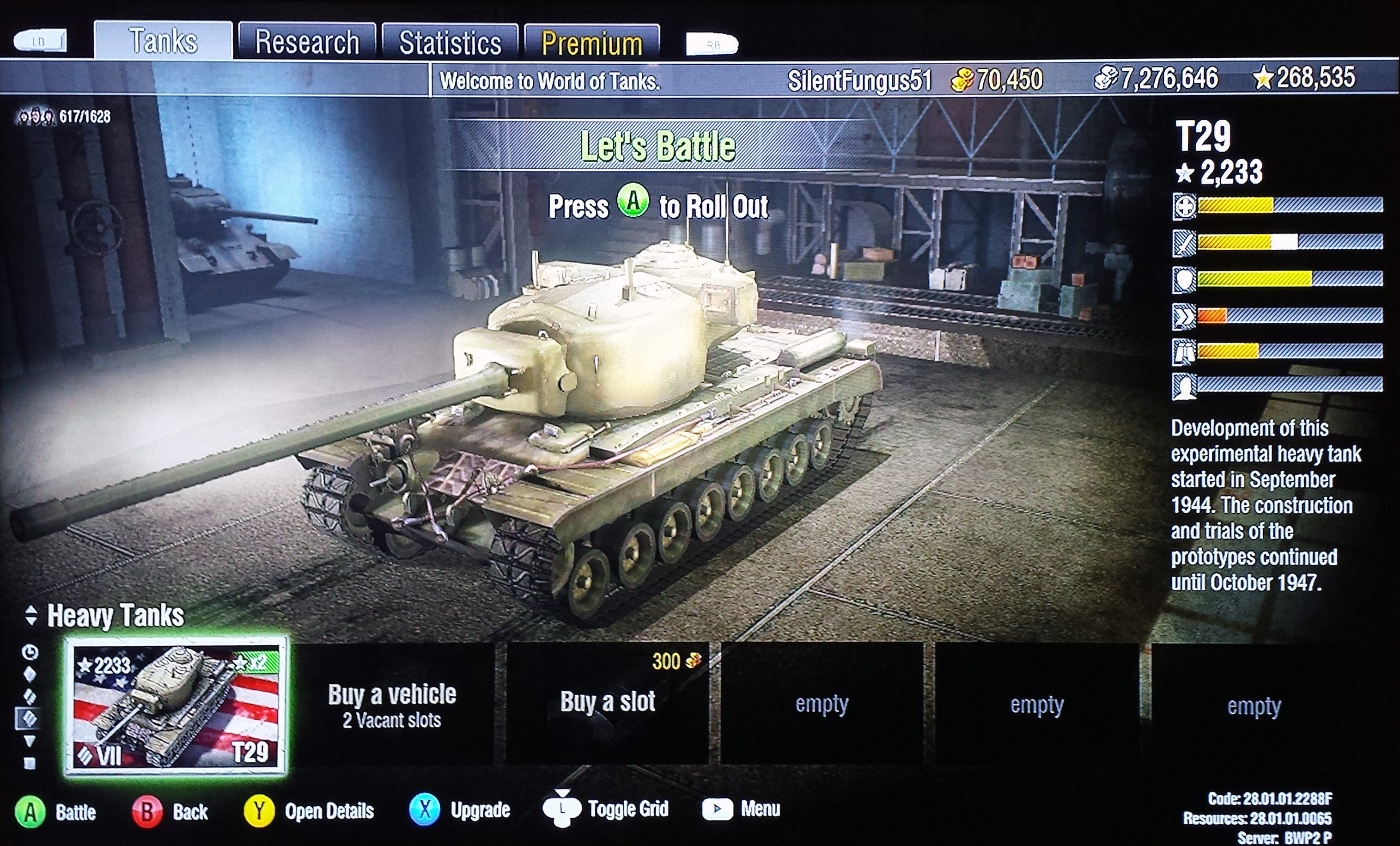Select the T29 tank tile
This screenshot has width=1400, height=846.
pos(176,705)
